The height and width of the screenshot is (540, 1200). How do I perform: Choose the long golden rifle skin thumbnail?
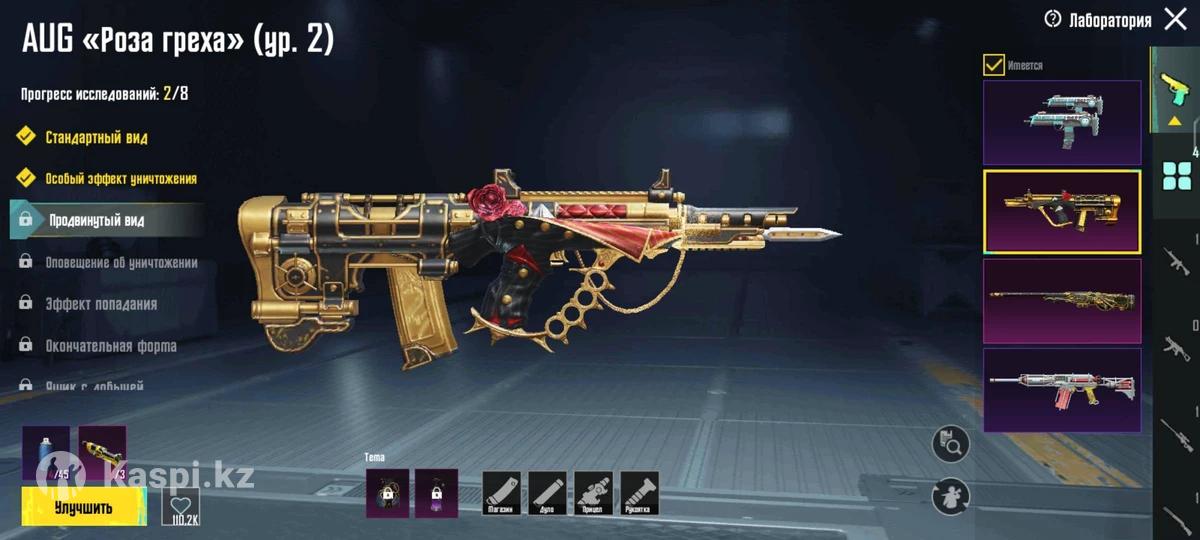coord(1062,301)
